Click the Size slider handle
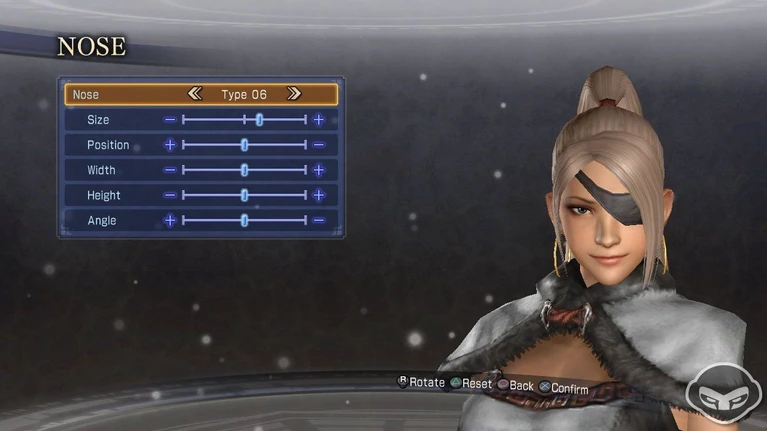Viewport: 767px width, 431px height. 259,120
